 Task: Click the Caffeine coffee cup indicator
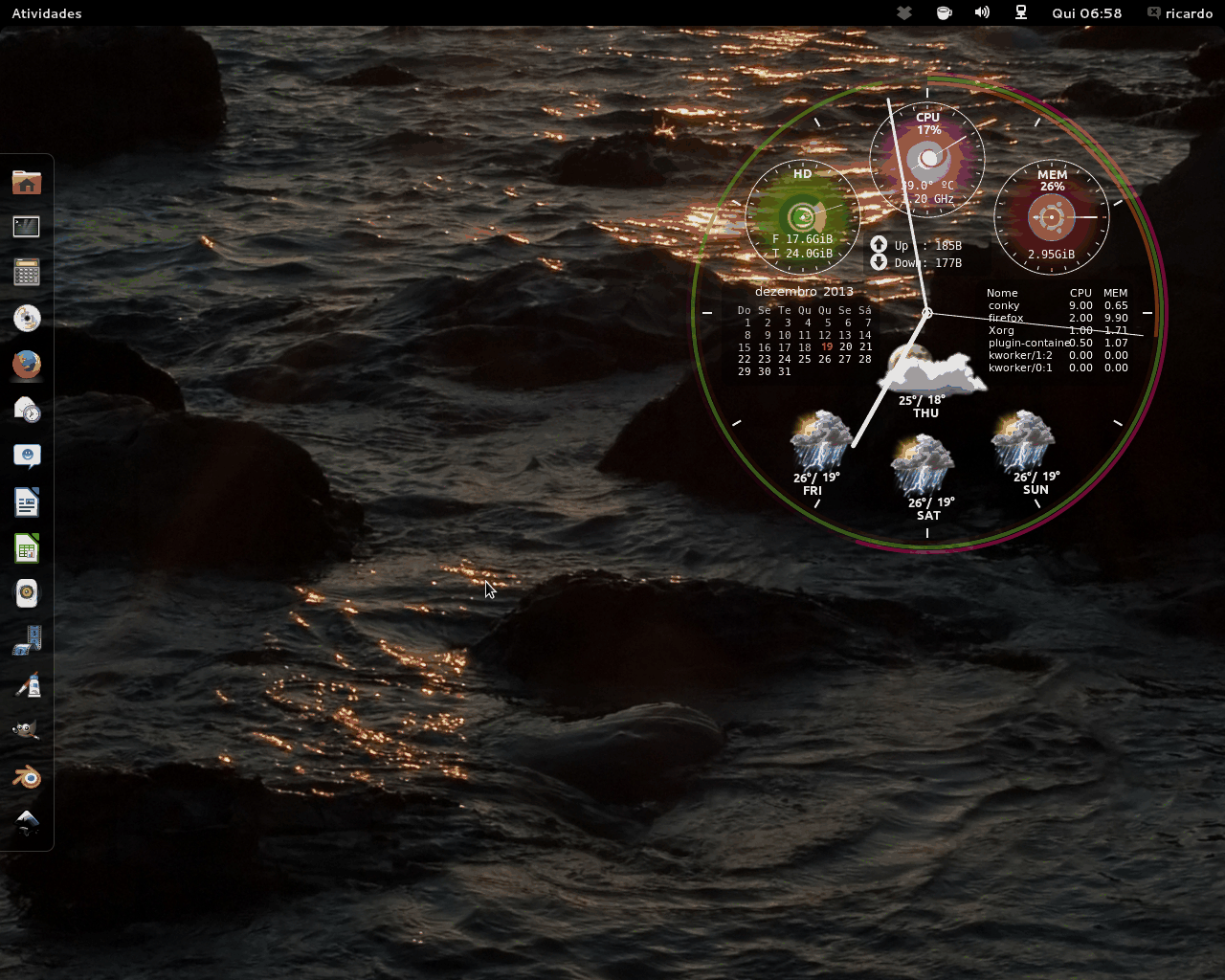click(x=944, y=12)
